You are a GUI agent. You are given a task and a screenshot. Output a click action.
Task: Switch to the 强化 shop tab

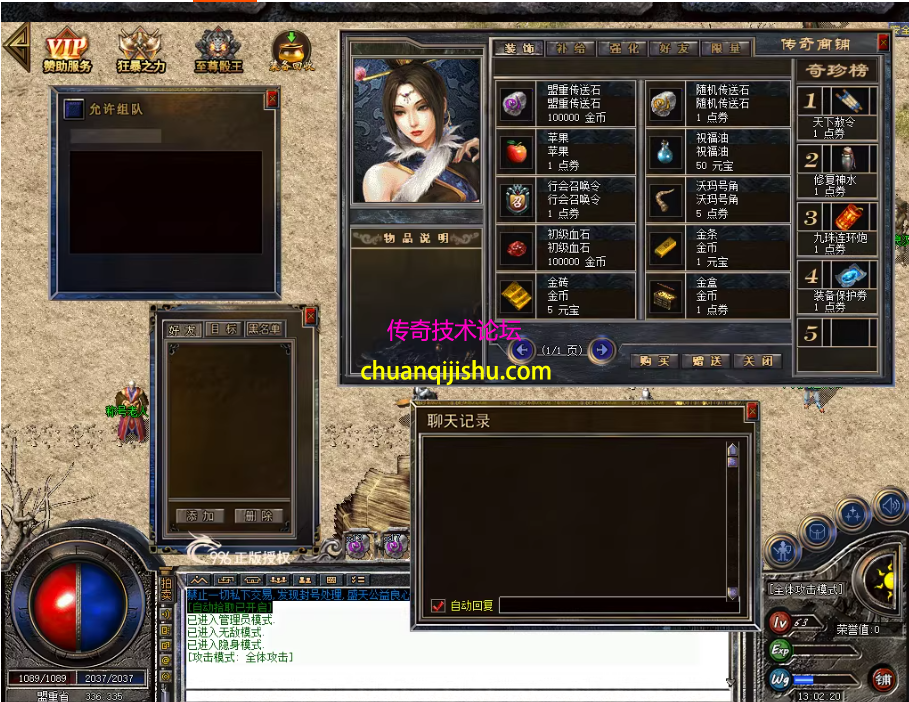[623, 48]
